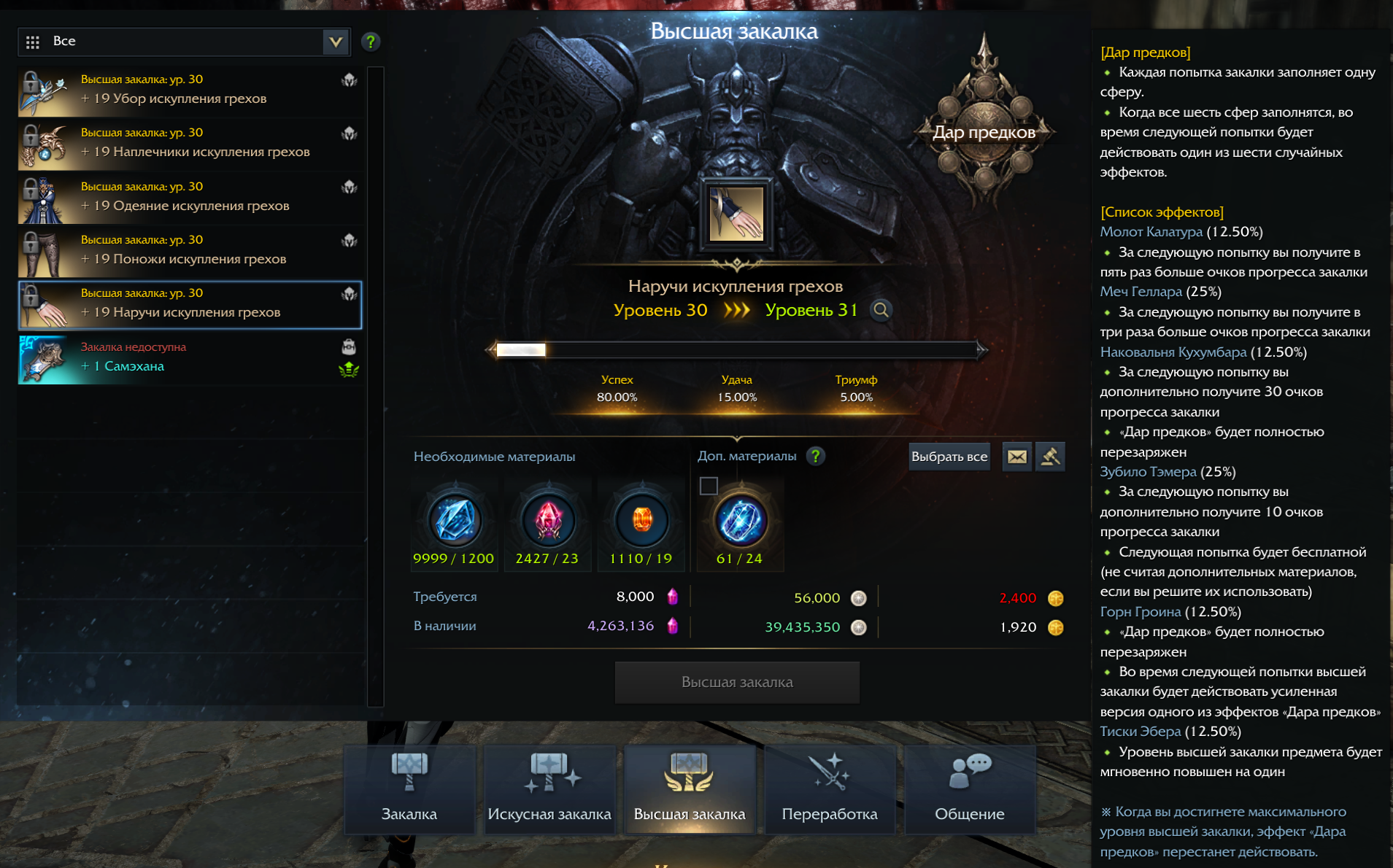Image resolution: width=1393 pixels, height=868 pixels.
Task: Open the Все filter dropdown
Action: click(x=335, y=42)
